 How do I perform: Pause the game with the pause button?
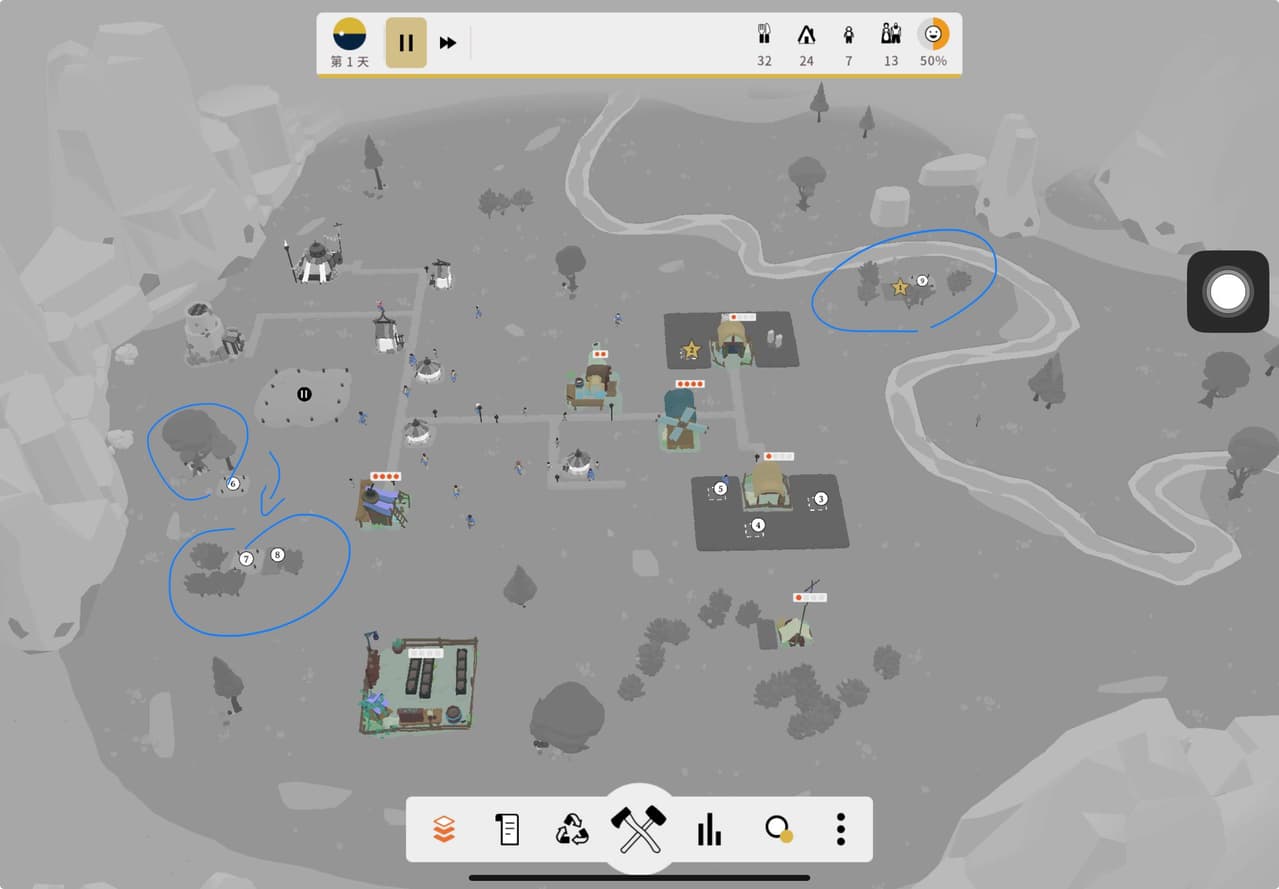406,43
